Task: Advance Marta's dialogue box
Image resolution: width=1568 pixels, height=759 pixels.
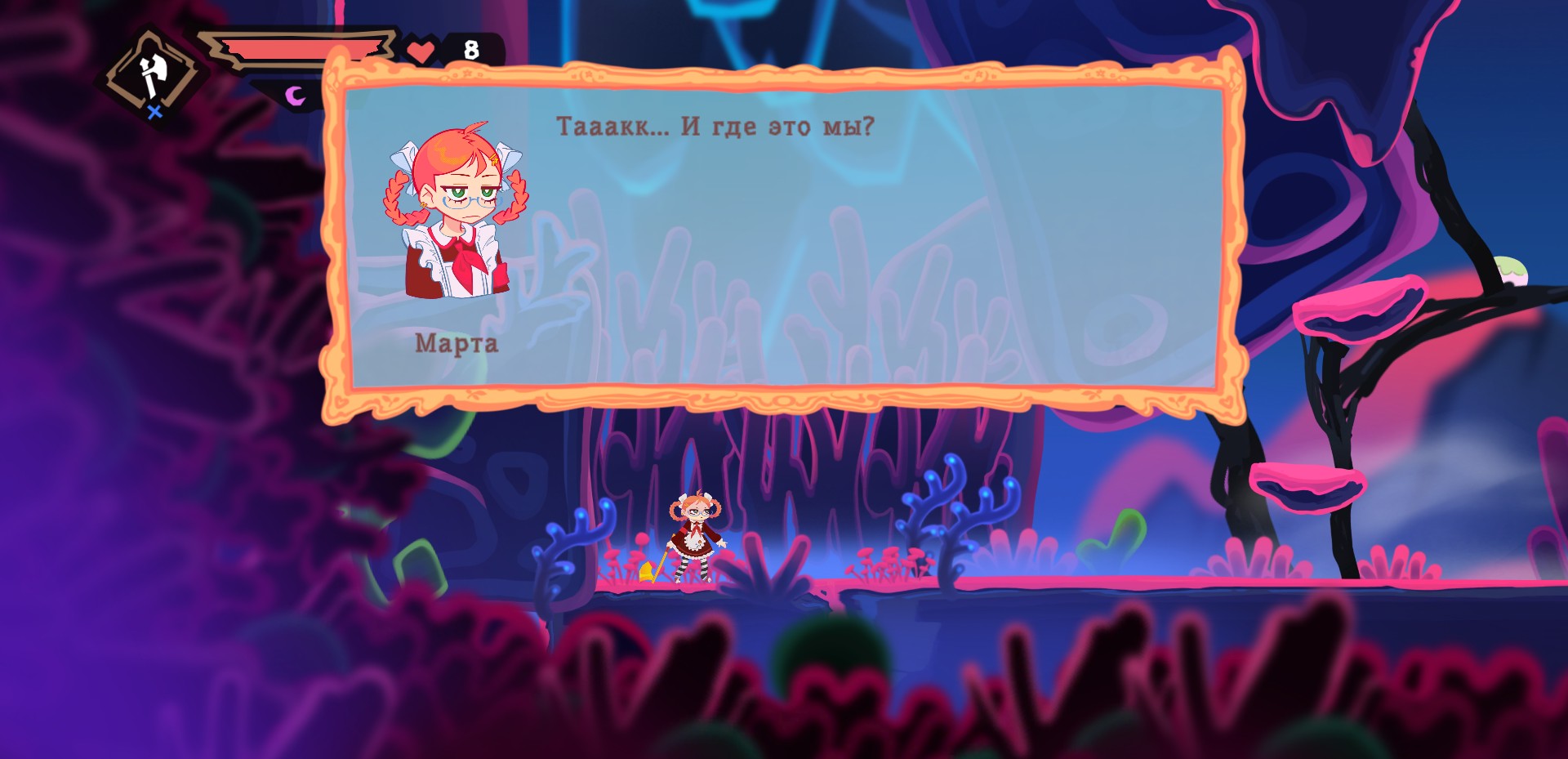Action: click(784, 237)
